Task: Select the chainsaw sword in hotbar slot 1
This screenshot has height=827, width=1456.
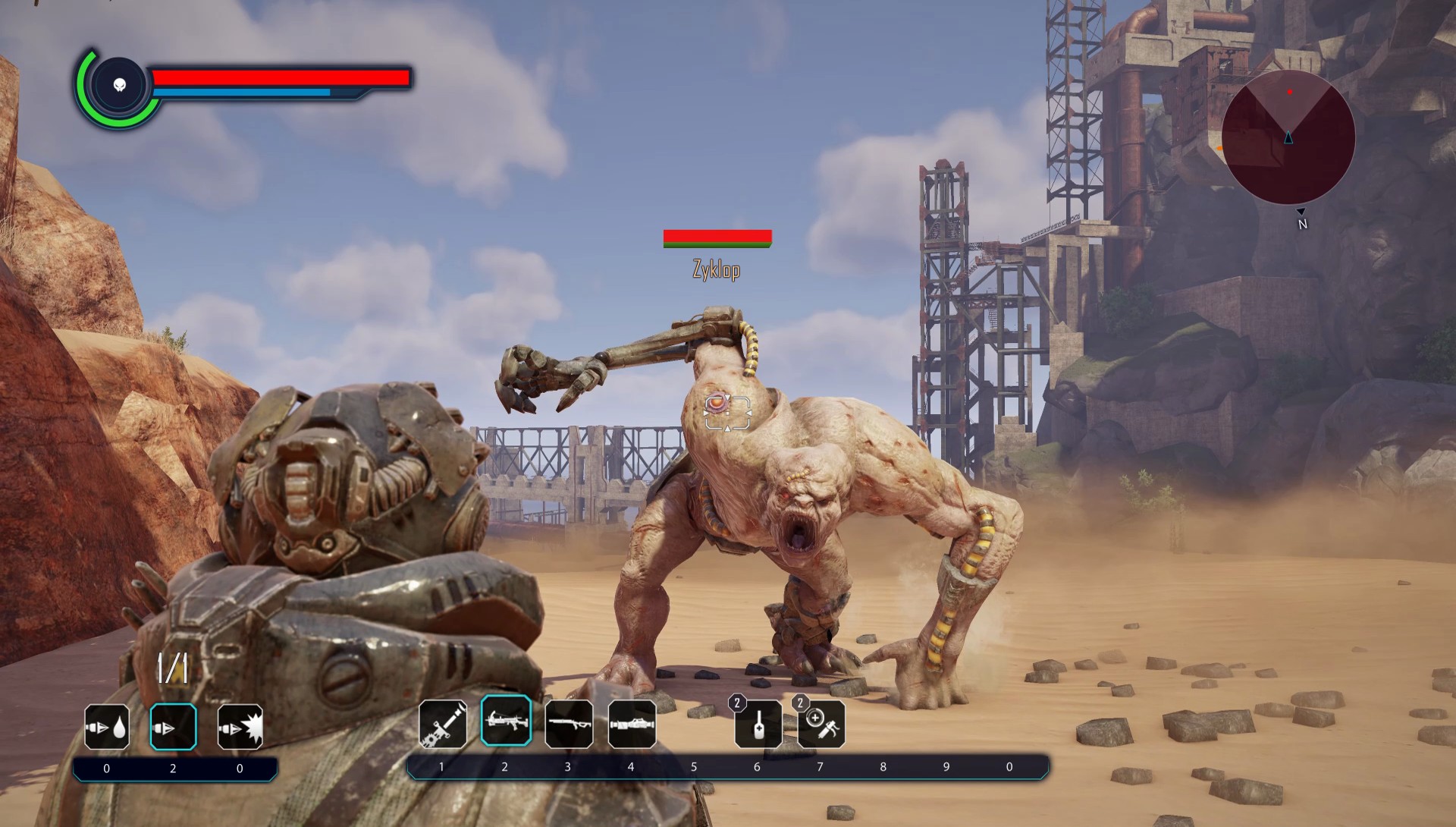Action: [443, 724]
